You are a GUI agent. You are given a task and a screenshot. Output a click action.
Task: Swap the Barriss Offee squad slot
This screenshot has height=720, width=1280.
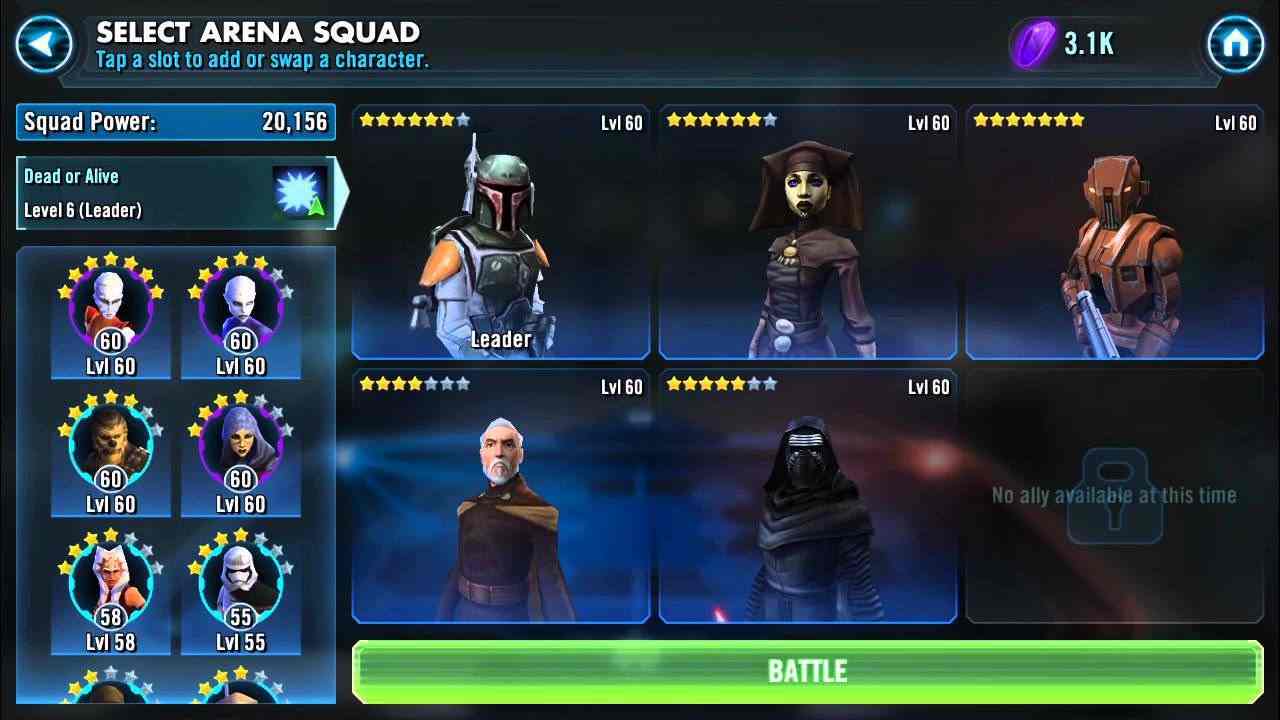[807, 230]
